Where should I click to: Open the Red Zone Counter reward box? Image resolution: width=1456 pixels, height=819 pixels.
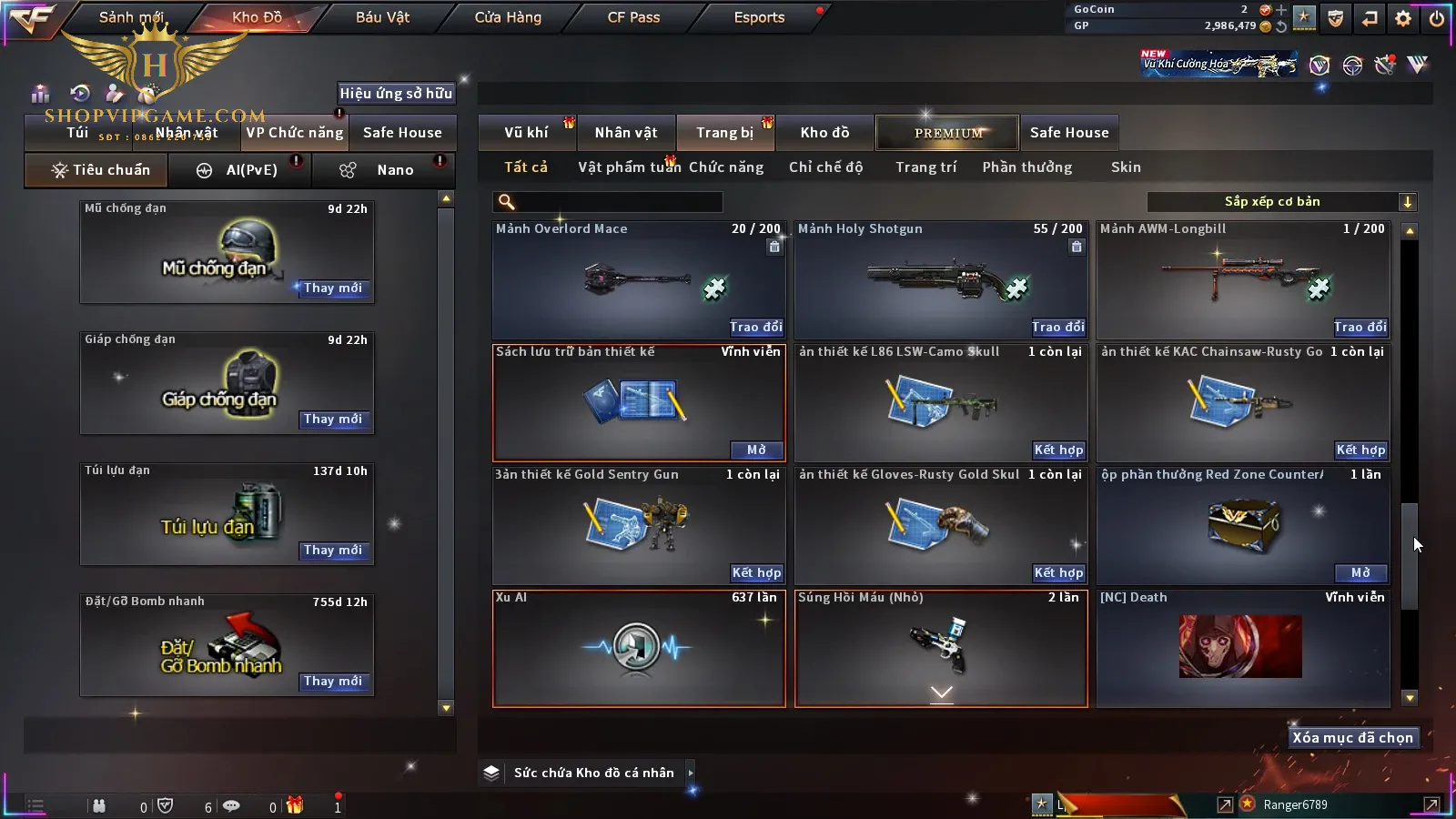click(1360, 572)
